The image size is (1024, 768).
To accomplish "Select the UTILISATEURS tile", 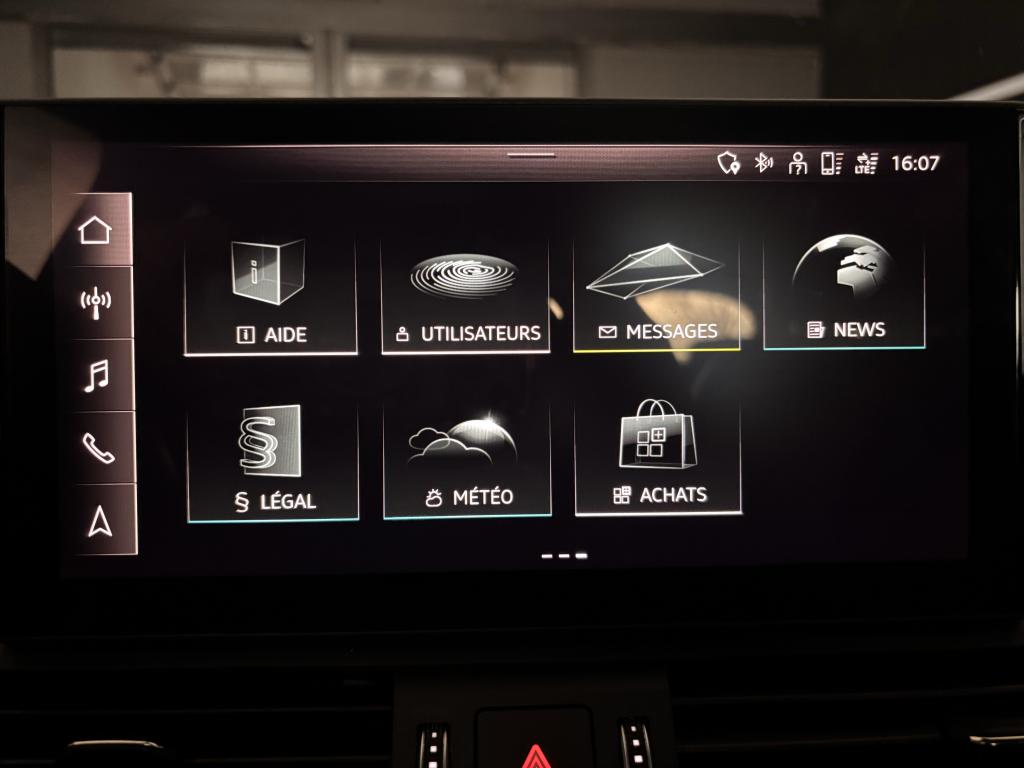I will coord(465,295).
